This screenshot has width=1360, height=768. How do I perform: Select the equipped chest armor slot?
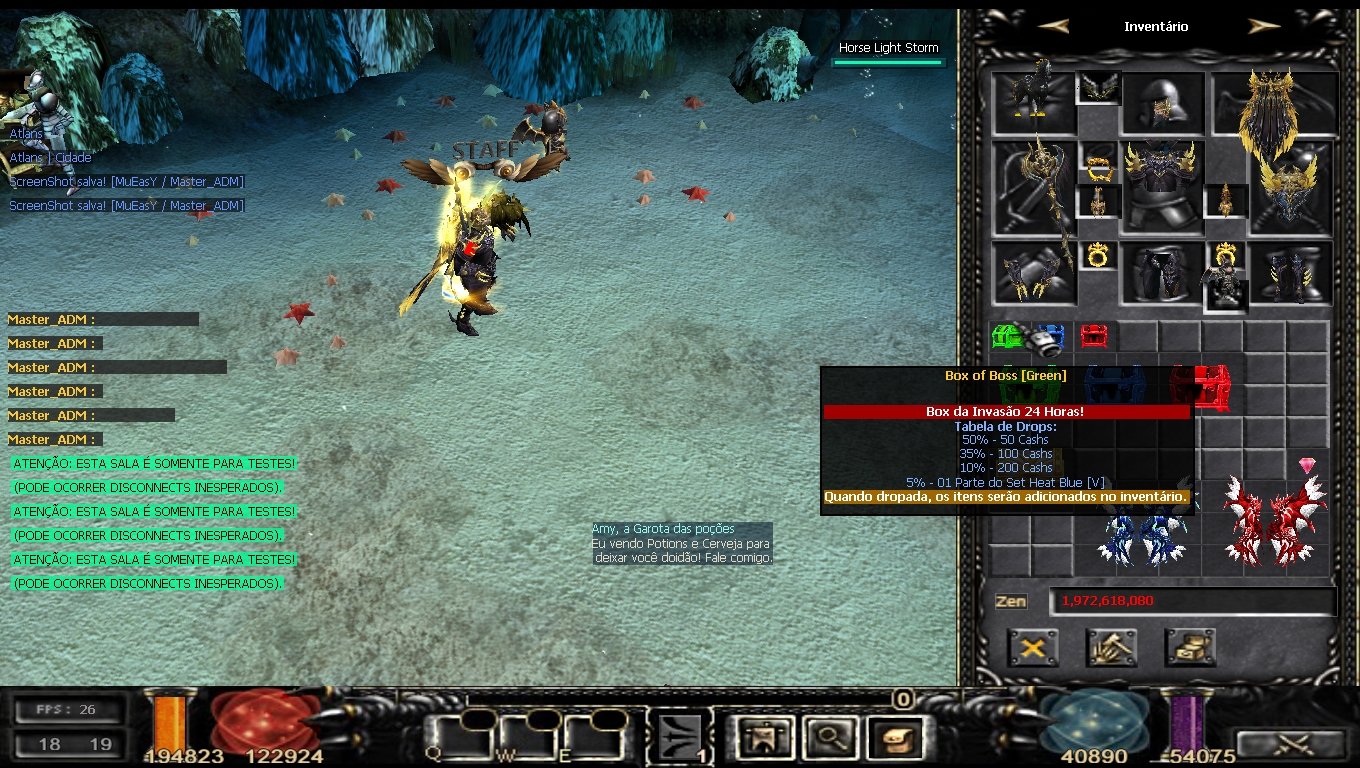point(1161,185)
